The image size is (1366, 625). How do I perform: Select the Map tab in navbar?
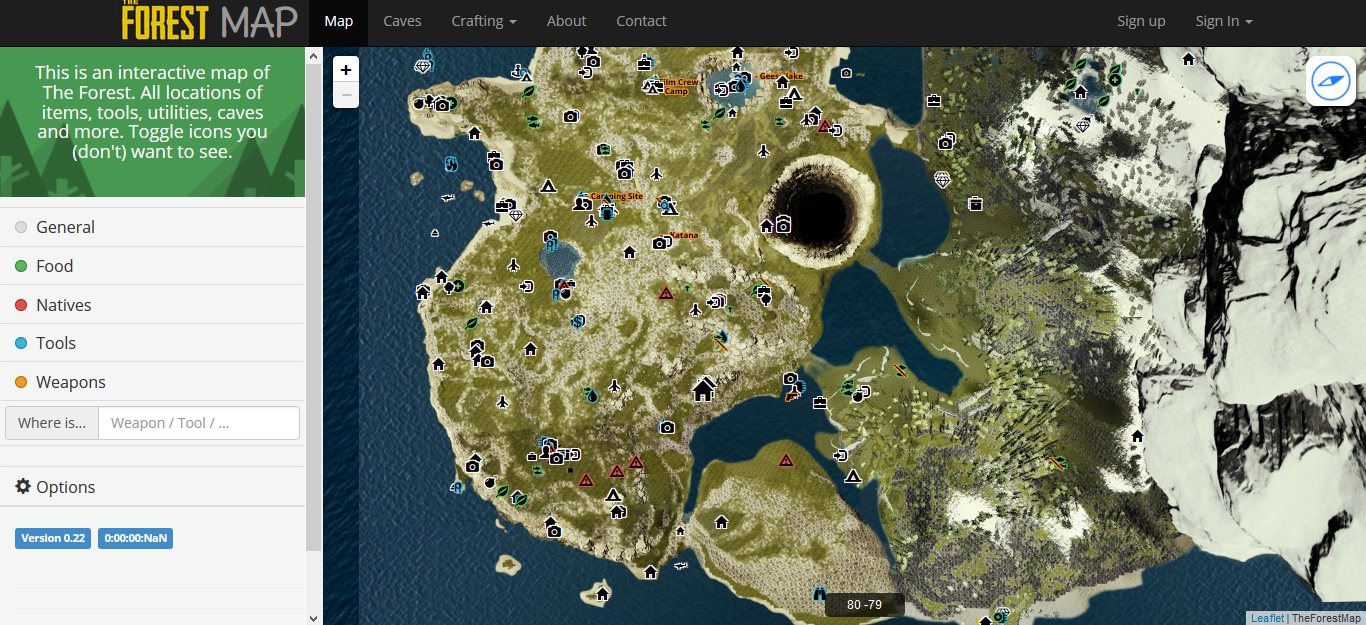(339, 21)
